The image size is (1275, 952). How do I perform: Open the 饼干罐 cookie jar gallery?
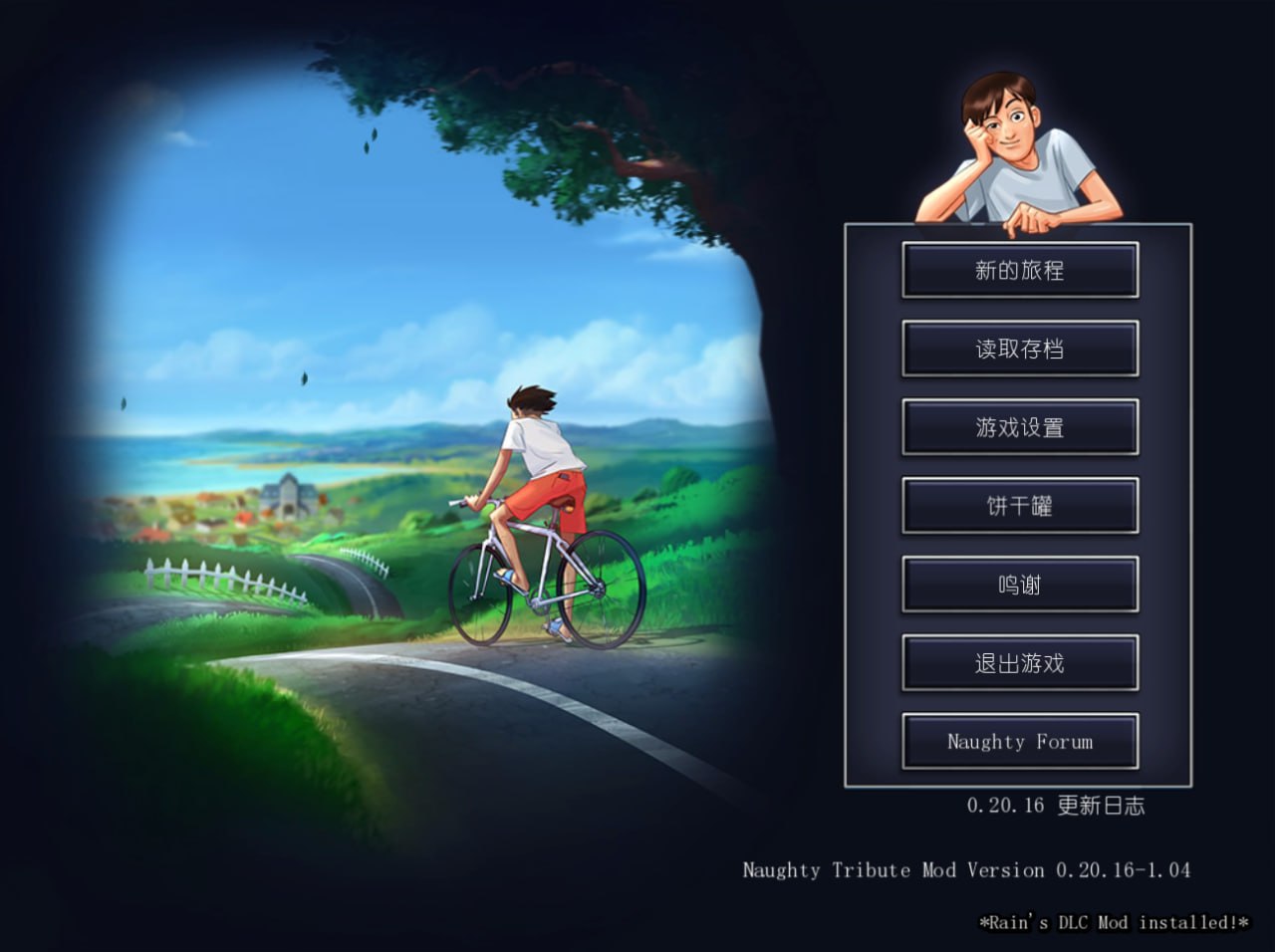1019,505
